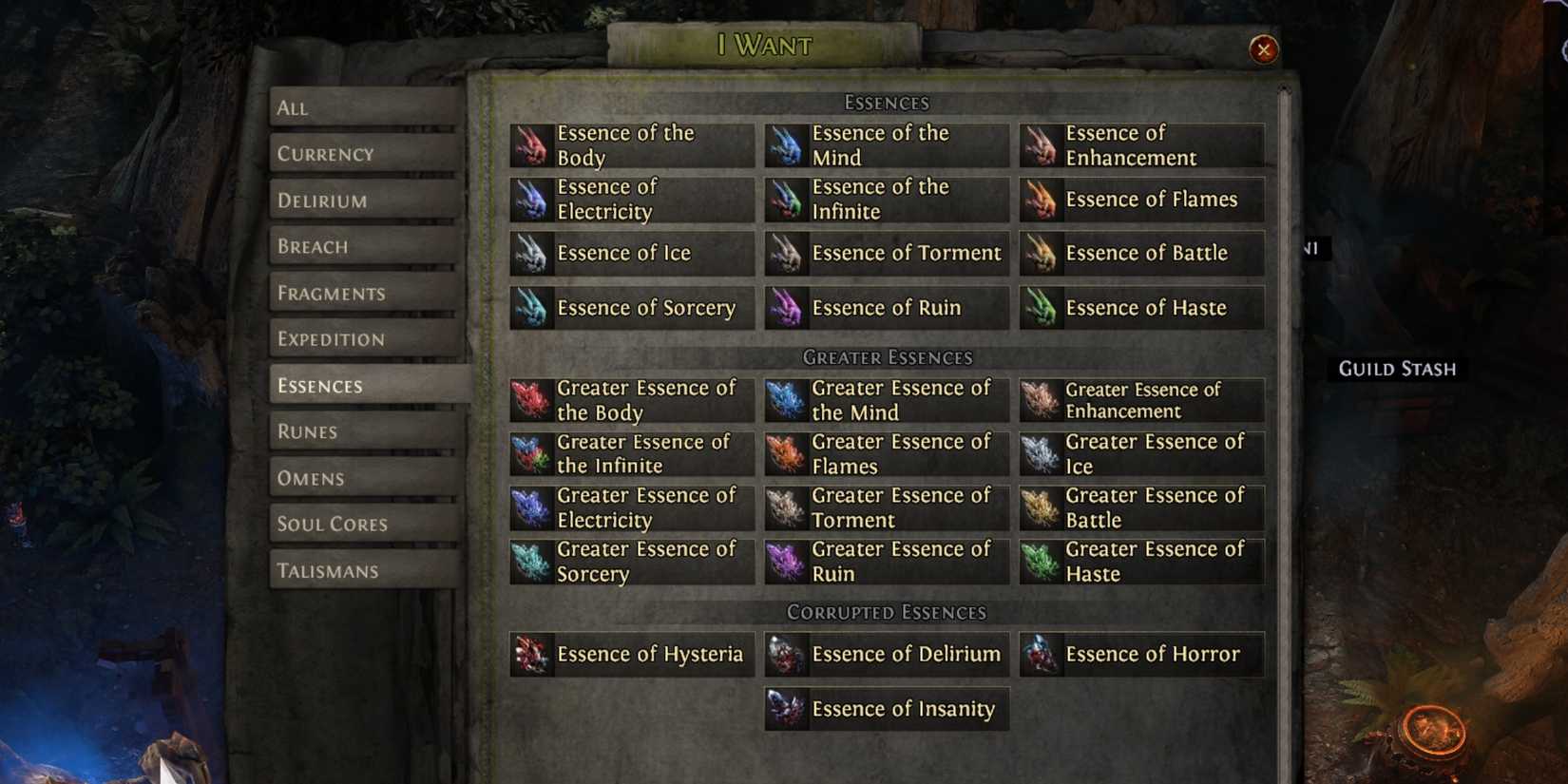Select the Essence of Sorcery entry
This screenshot has width=1568, height=784.
pos(630,307)
